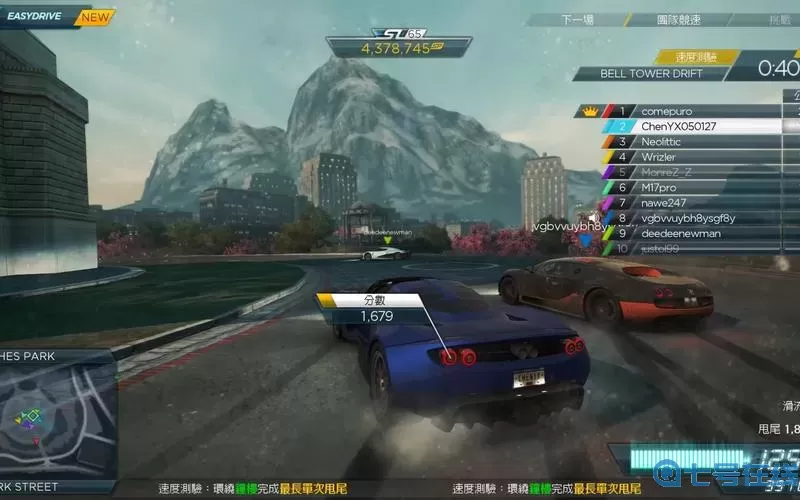The width and height of the screenshot is (800, 500).
Task: Open the BELL TOWER DRIFT event banner
Action: [x=651, y=73]
